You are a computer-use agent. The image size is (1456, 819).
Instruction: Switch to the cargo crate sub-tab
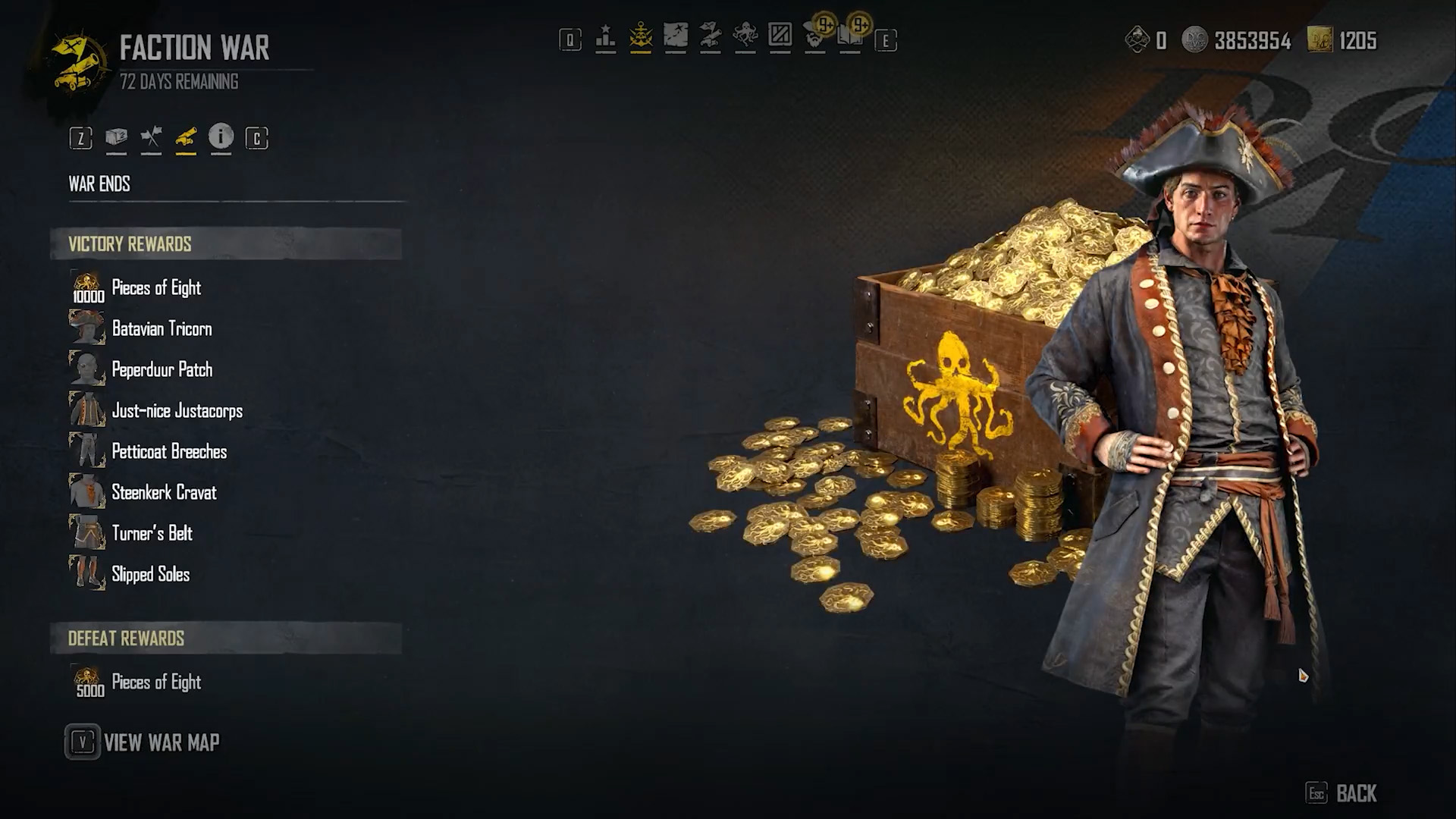click(116, 138)
